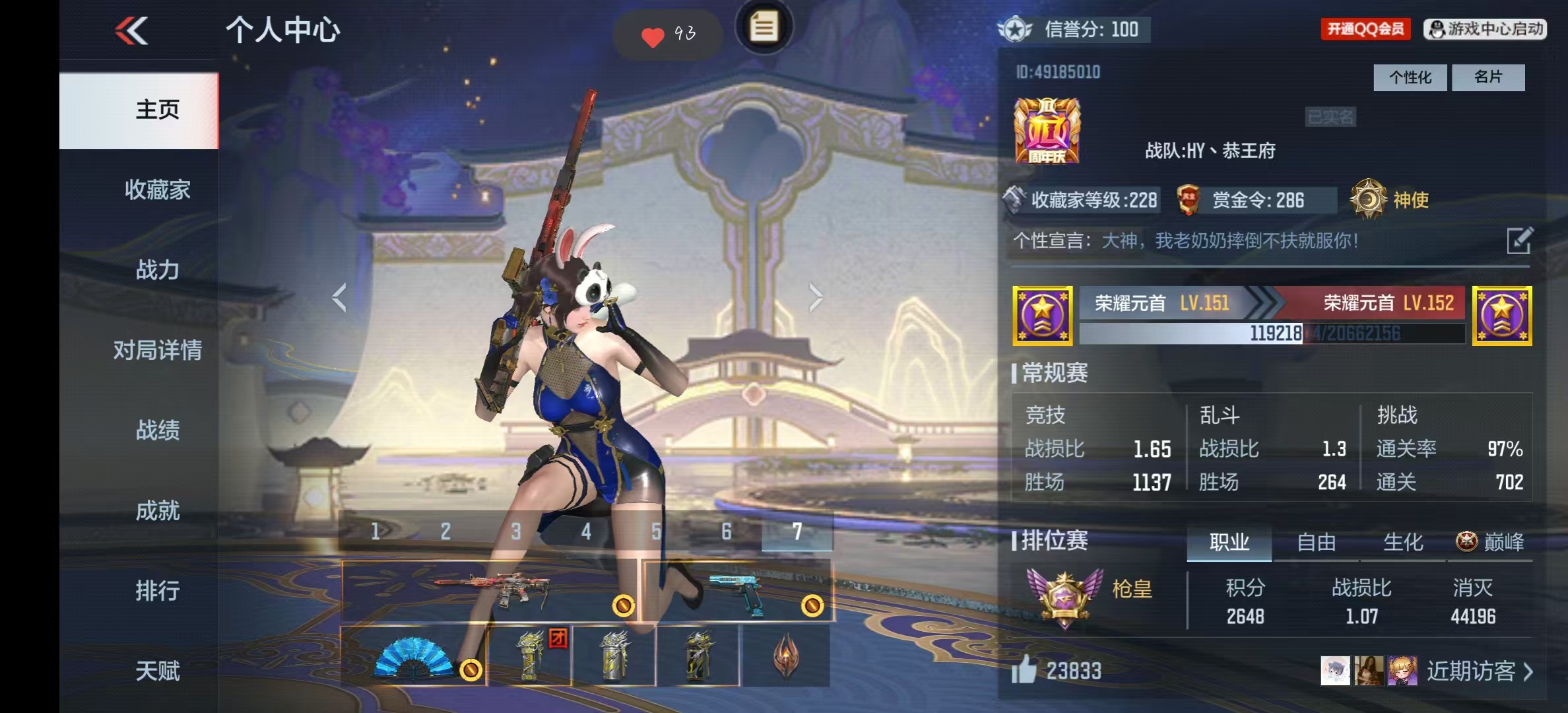Show the 战绩 record page
The width and height of the screenshot is (1568, 713).
pos(157,430)
